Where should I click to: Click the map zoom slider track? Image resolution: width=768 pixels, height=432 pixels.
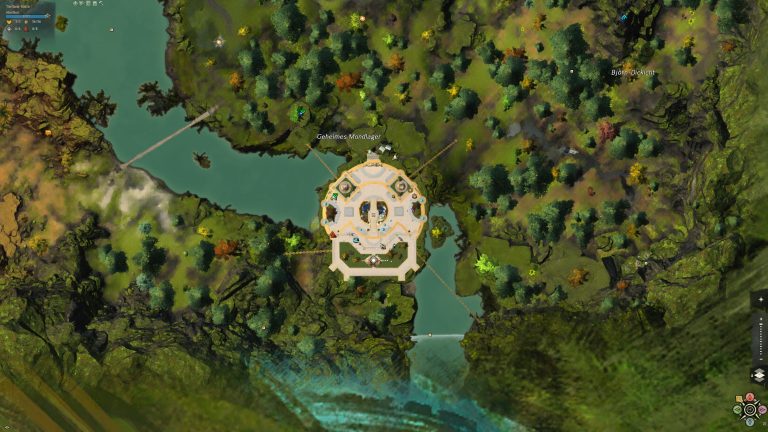[761, 338]
